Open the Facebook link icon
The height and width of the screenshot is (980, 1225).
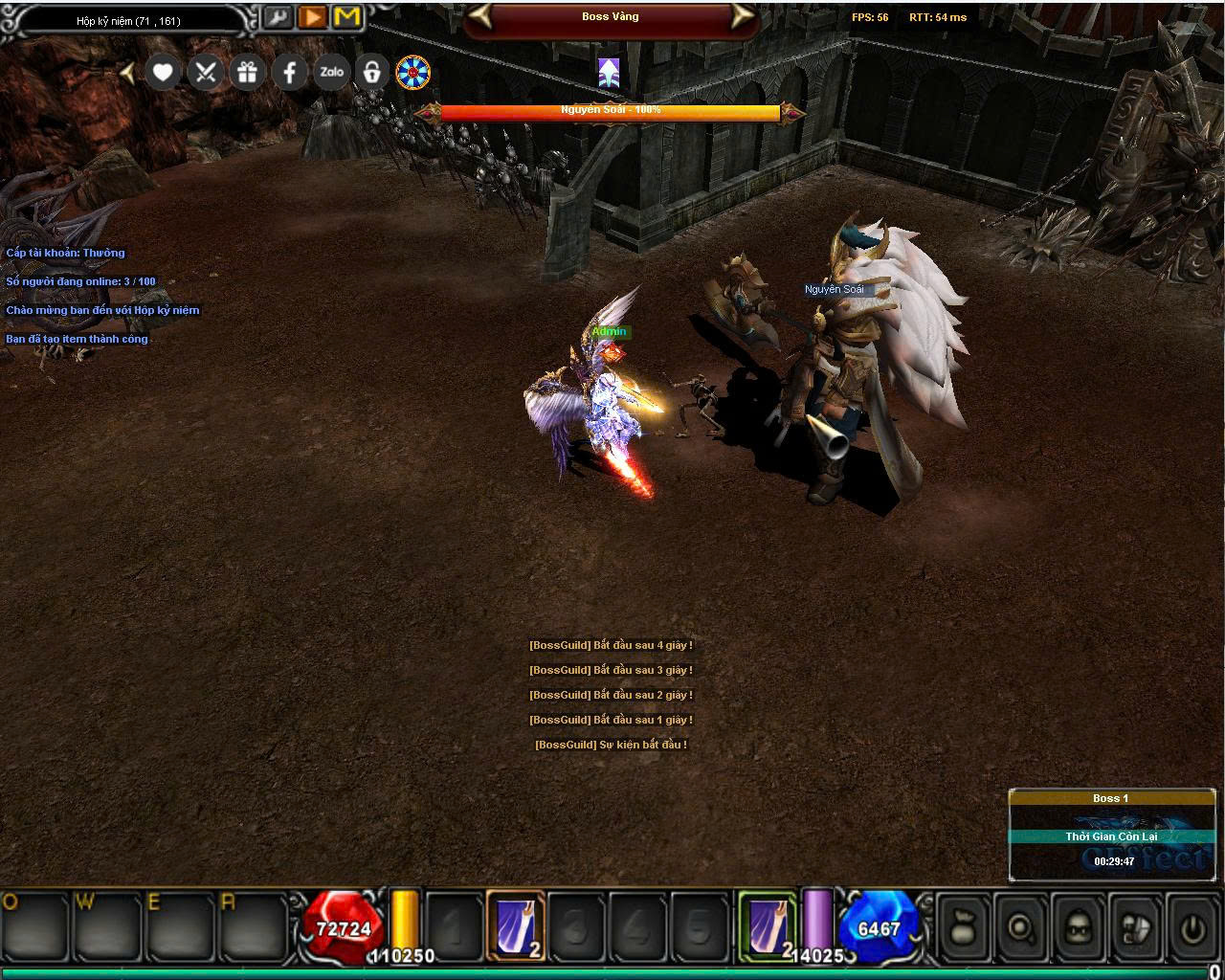click(x=289, y=73)
